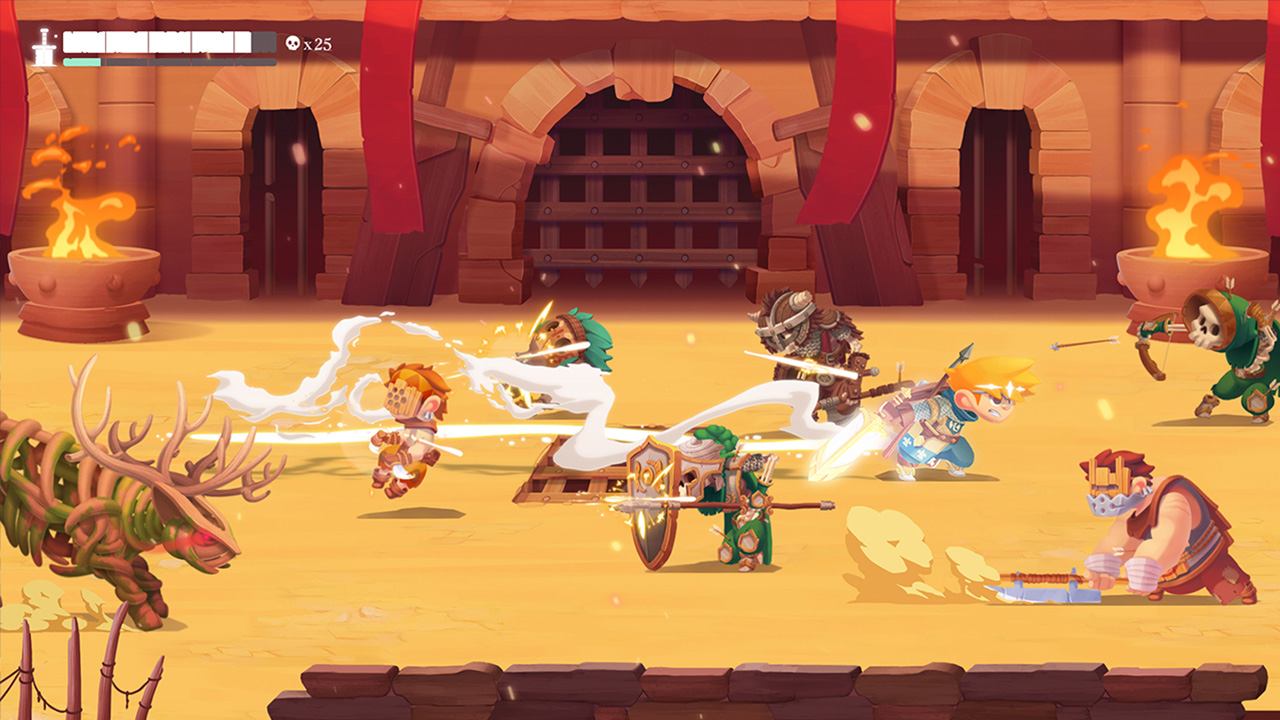The width and height of the screenshot is (1280, 720).
Task: Click the crossbow on the ground
Action: [1045, 585]
